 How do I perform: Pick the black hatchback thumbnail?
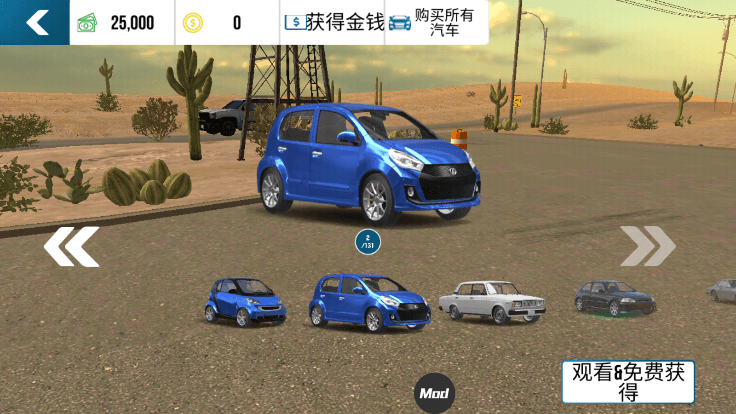pyautogui.click(x=614, y=297)
